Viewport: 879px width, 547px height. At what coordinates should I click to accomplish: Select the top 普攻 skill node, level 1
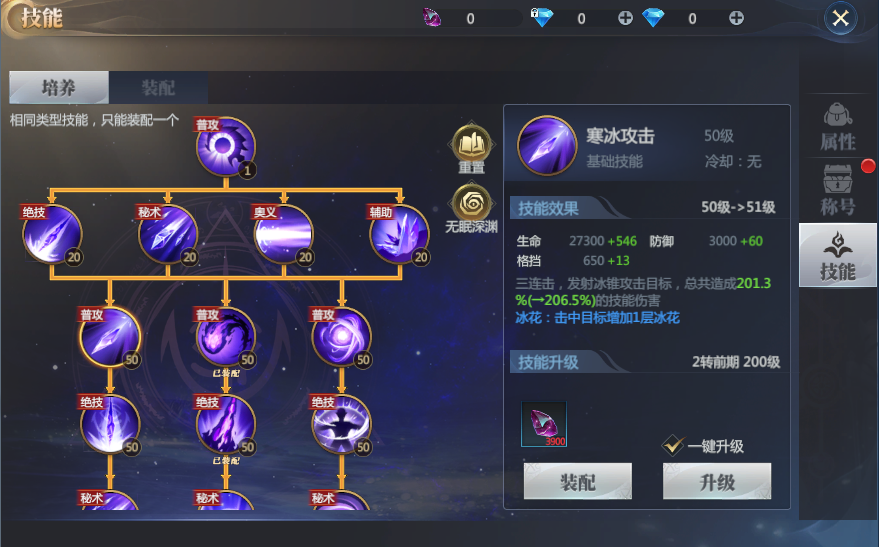(x=225, y=147)
